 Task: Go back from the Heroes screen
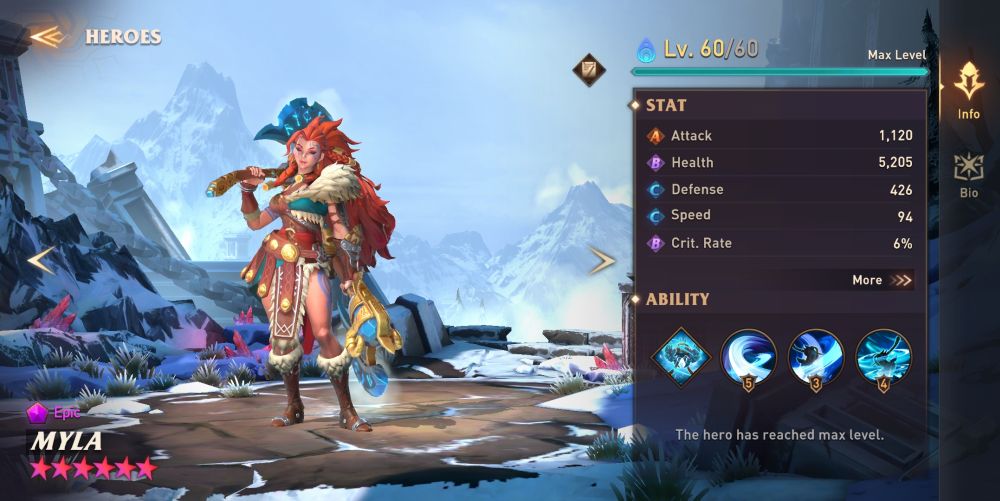point(46,37)
